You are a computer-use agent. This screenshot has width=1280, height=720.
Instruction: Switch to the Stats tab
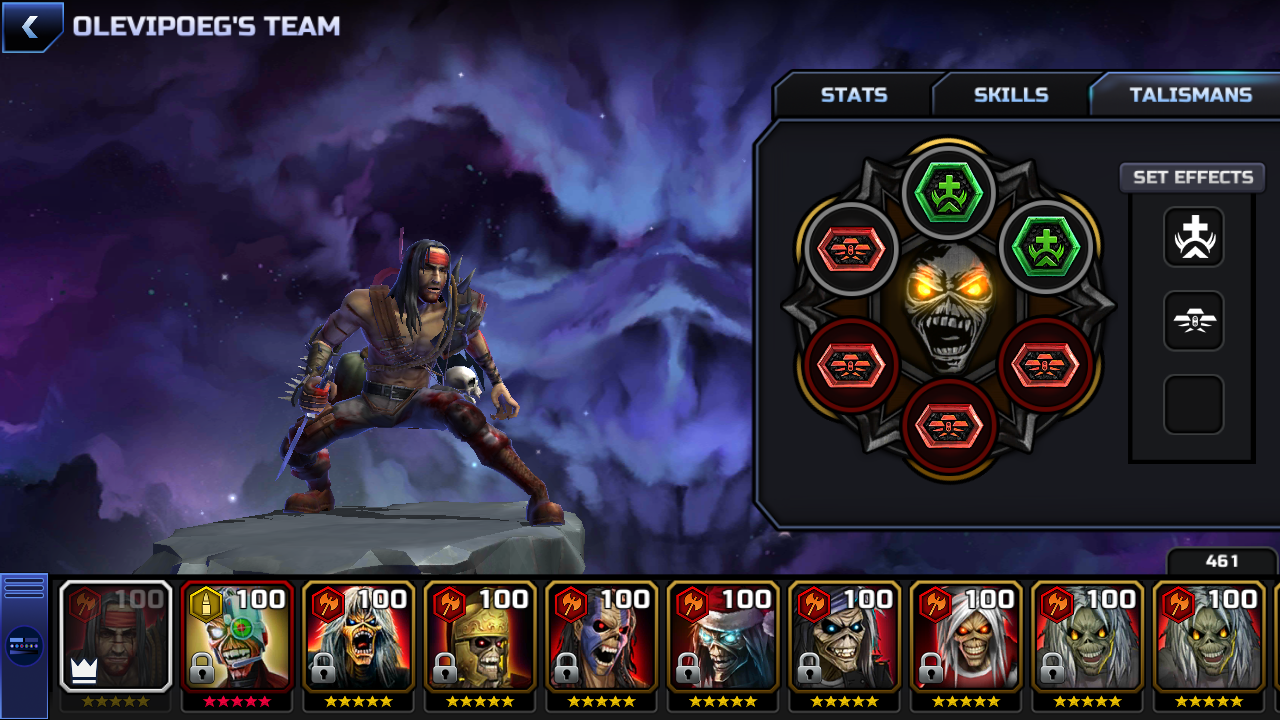click(853, 95)
